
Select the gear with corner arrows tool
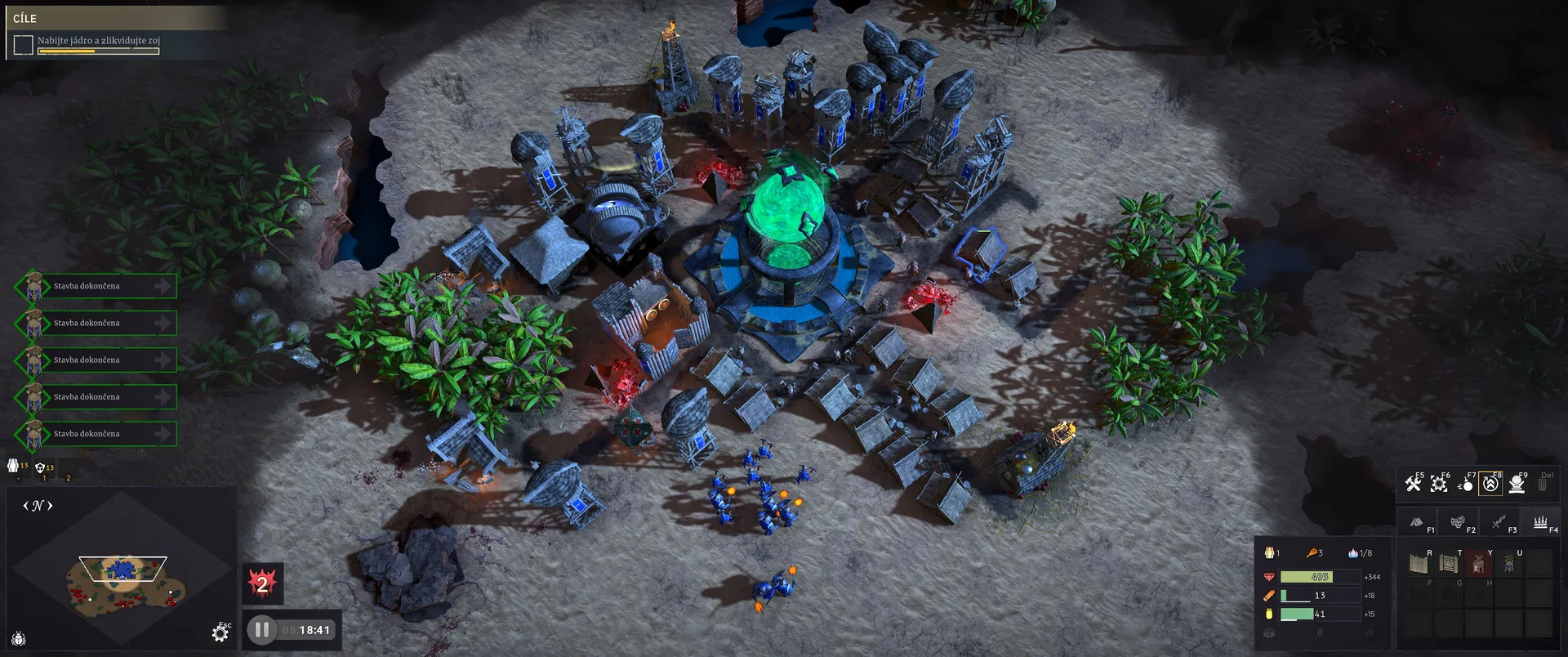point(1439,484)
